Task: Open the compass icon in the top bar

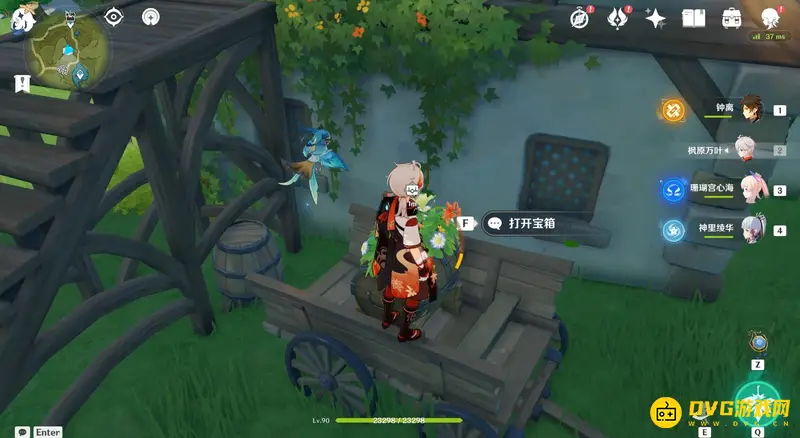Action: [x=580, y=18]
